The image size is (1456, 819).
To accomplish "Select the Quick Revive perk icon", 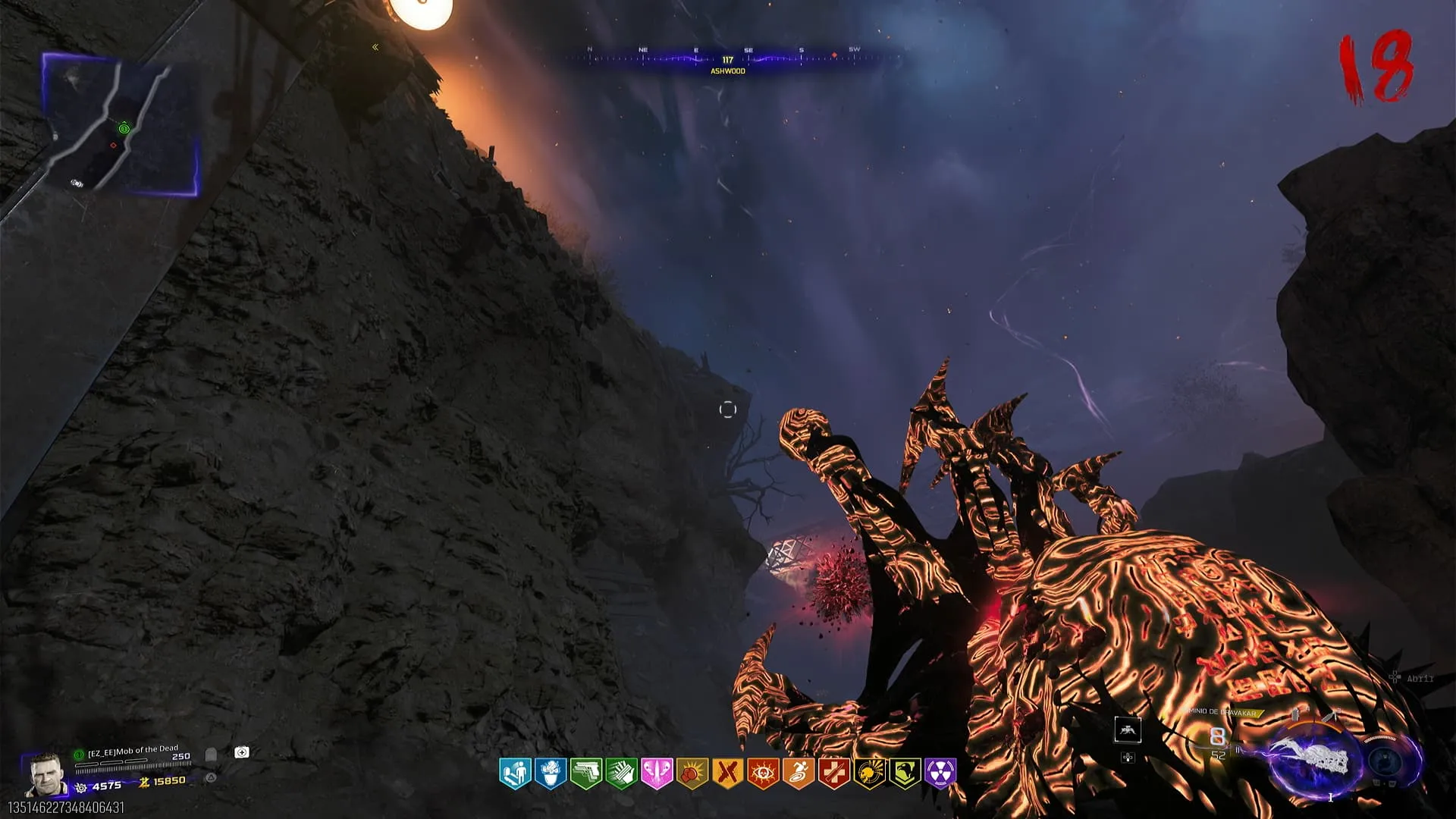I will coord(515,773).
